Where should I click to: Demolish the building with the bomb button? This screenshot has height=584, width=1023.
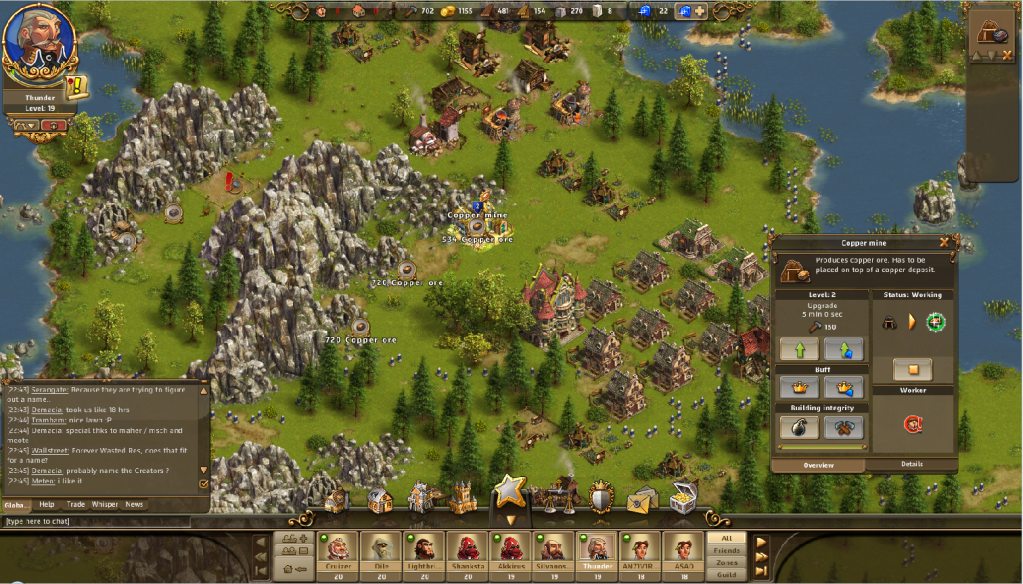799,427
